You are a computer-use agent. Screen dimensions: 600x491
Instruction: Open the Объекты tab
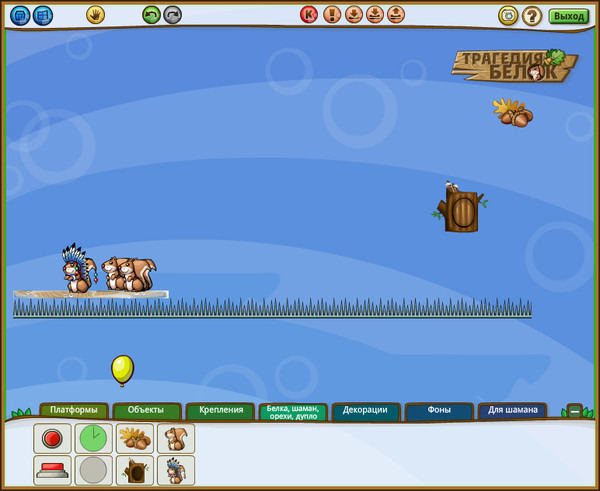pos(146,410)
